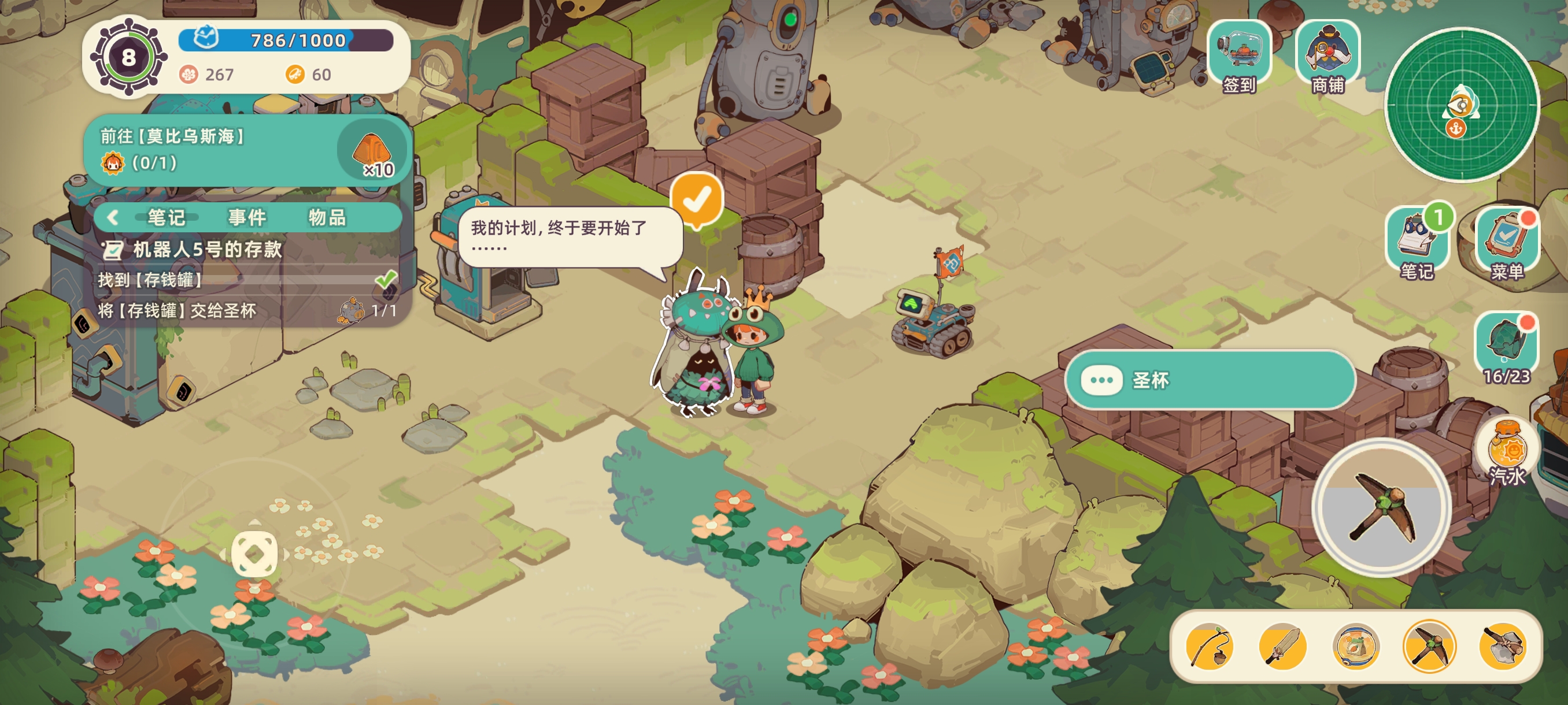
Task: Equip the axe from the hotbar
Action: tap(1502, 647)
